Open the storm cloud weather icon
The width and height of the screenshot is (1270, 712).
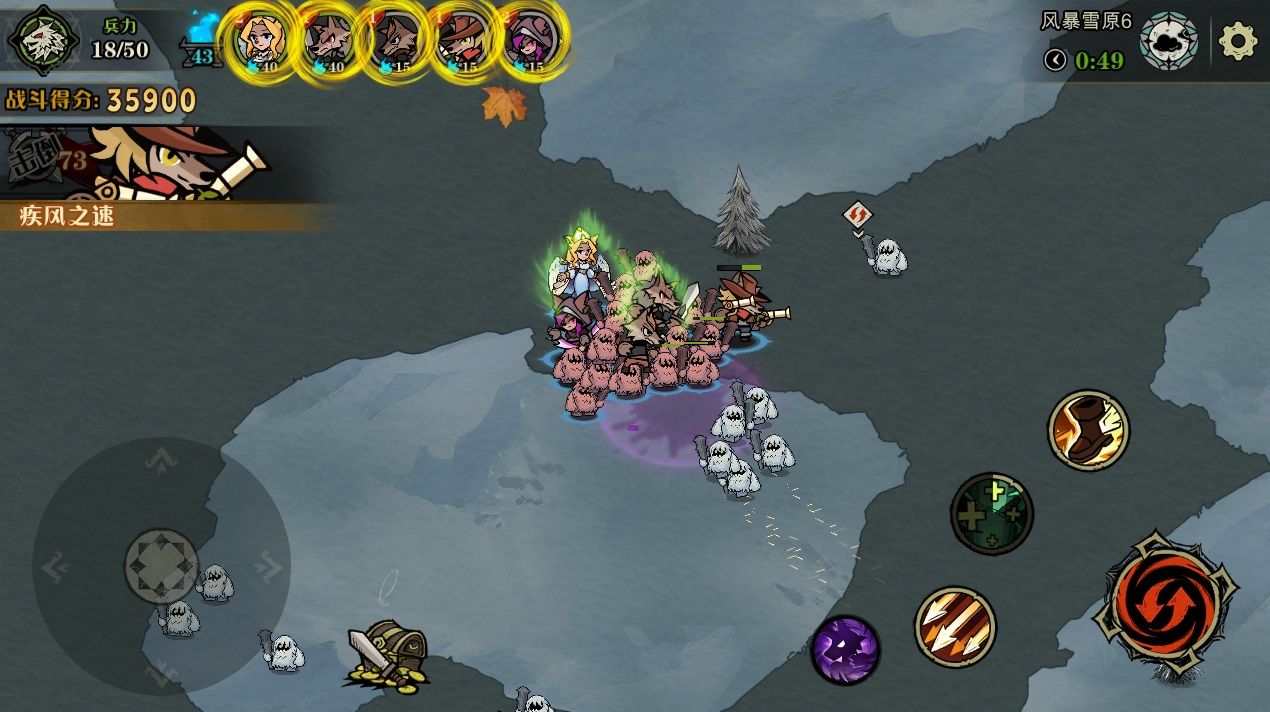point(1168,41)
